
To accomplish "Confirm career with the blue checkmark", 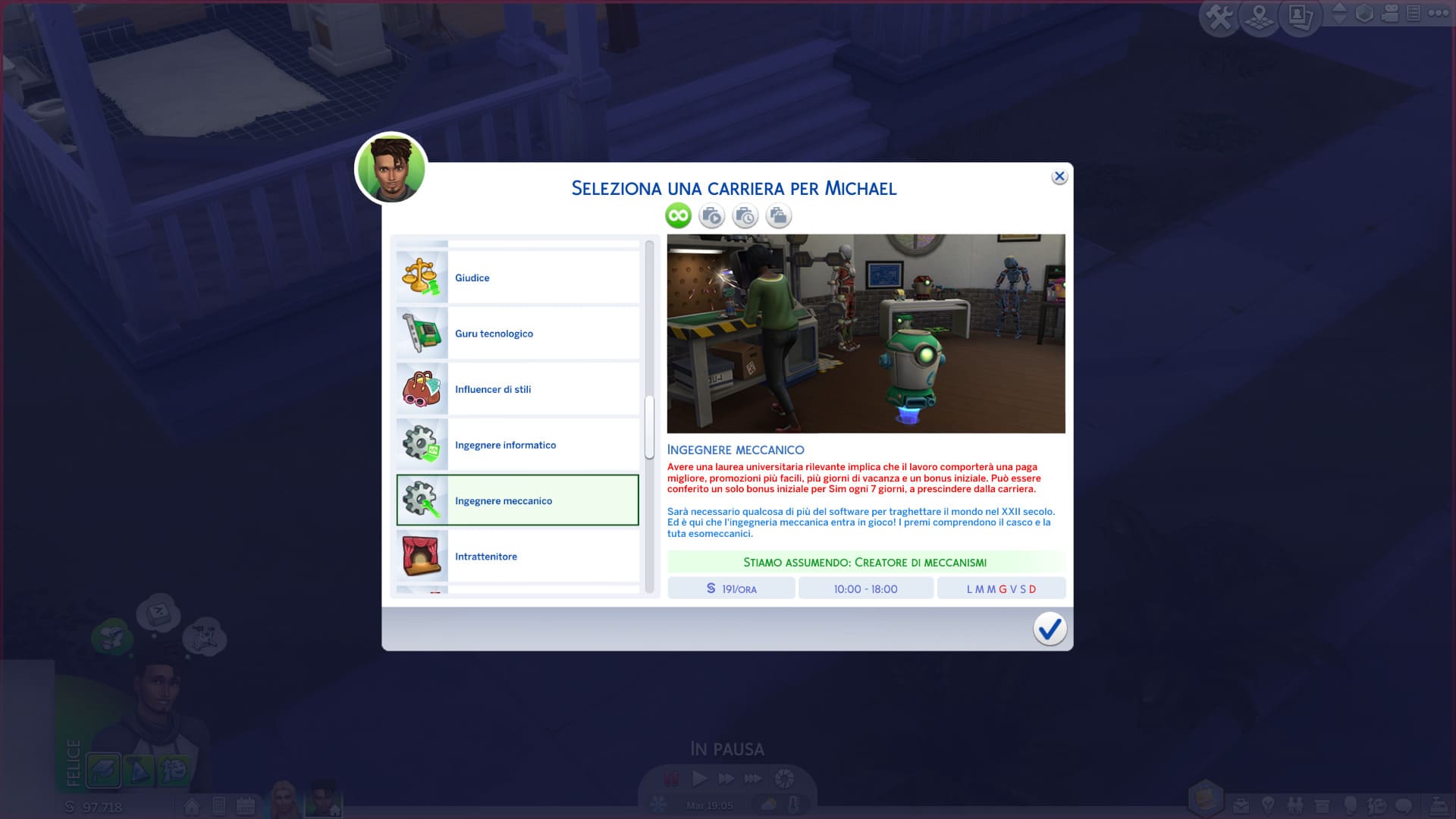I will [x=1050, y=629].
